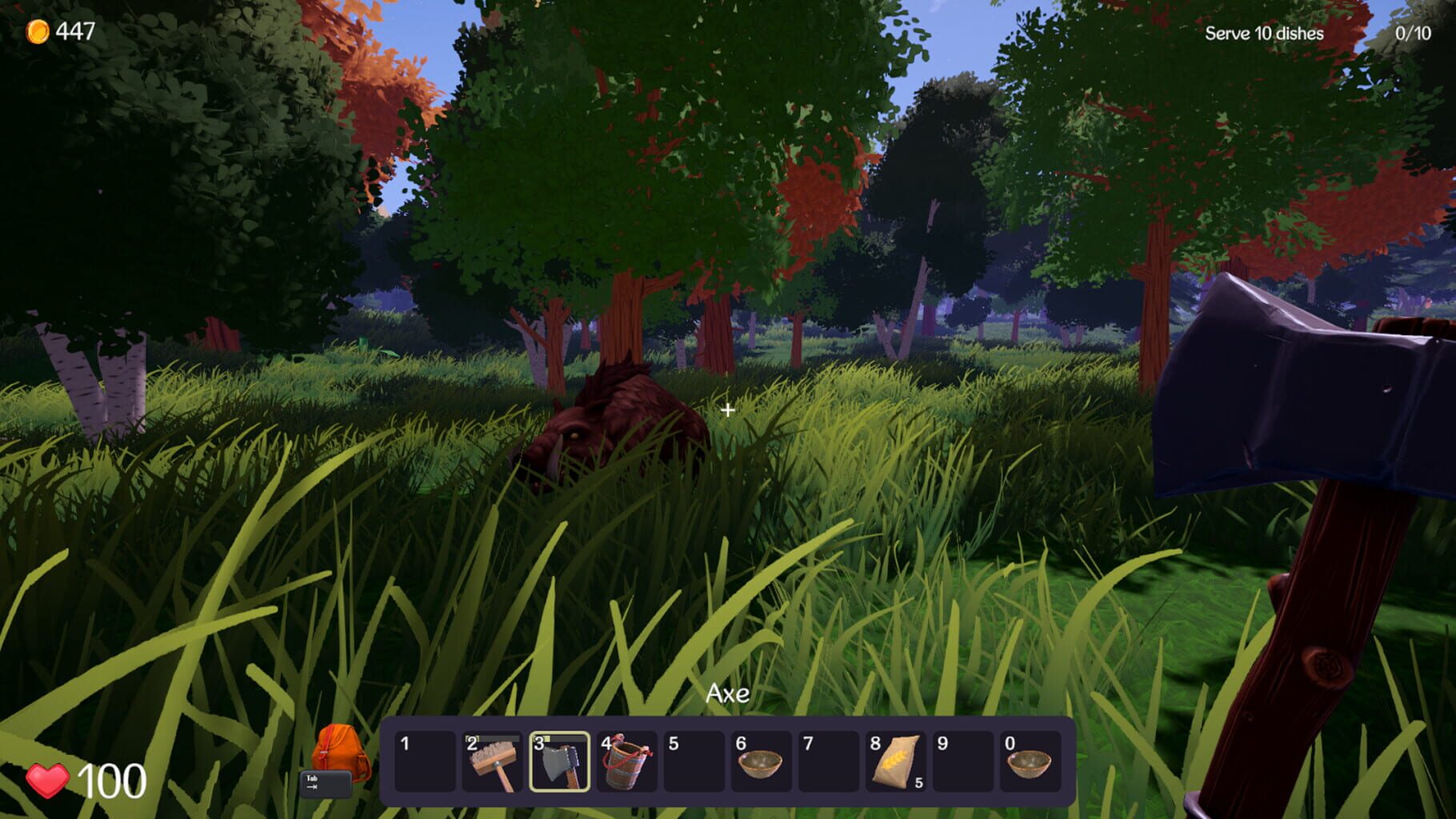This screenshot has width=1456, height=819.
Task: Click the Axe name label above the hotbar
Action: [x=727, y=693]
